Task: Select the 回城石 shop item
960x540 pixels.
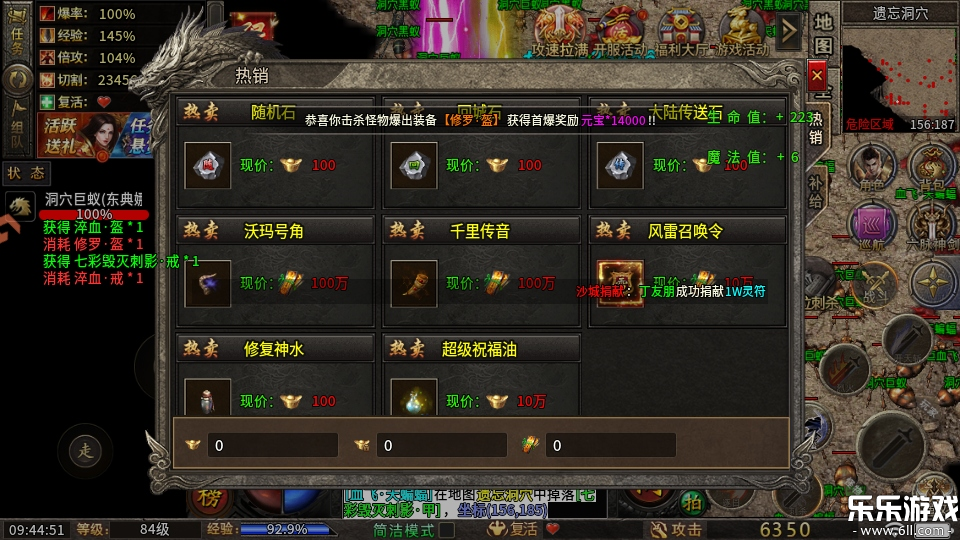Action: coord(414,165)
